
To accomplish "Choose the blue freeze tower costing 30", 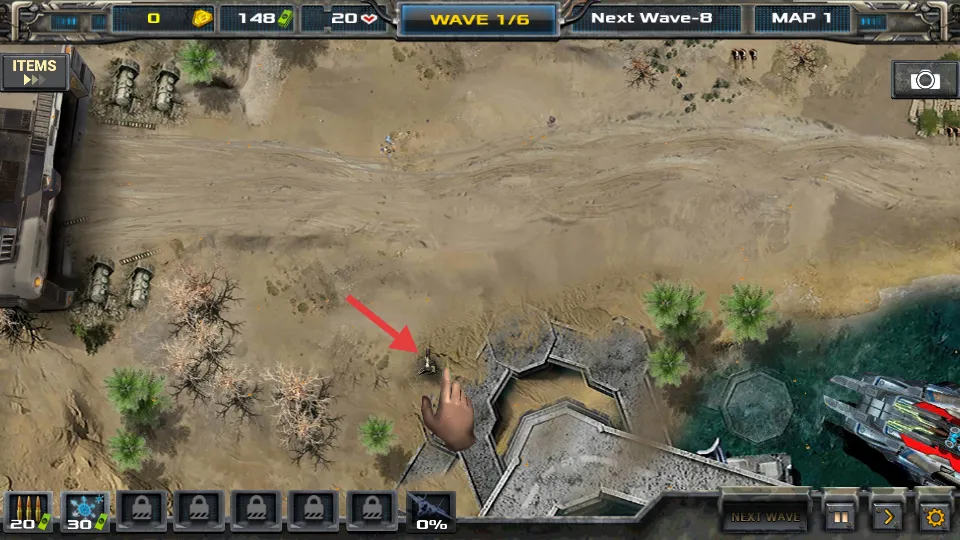I will pos(84,511).
